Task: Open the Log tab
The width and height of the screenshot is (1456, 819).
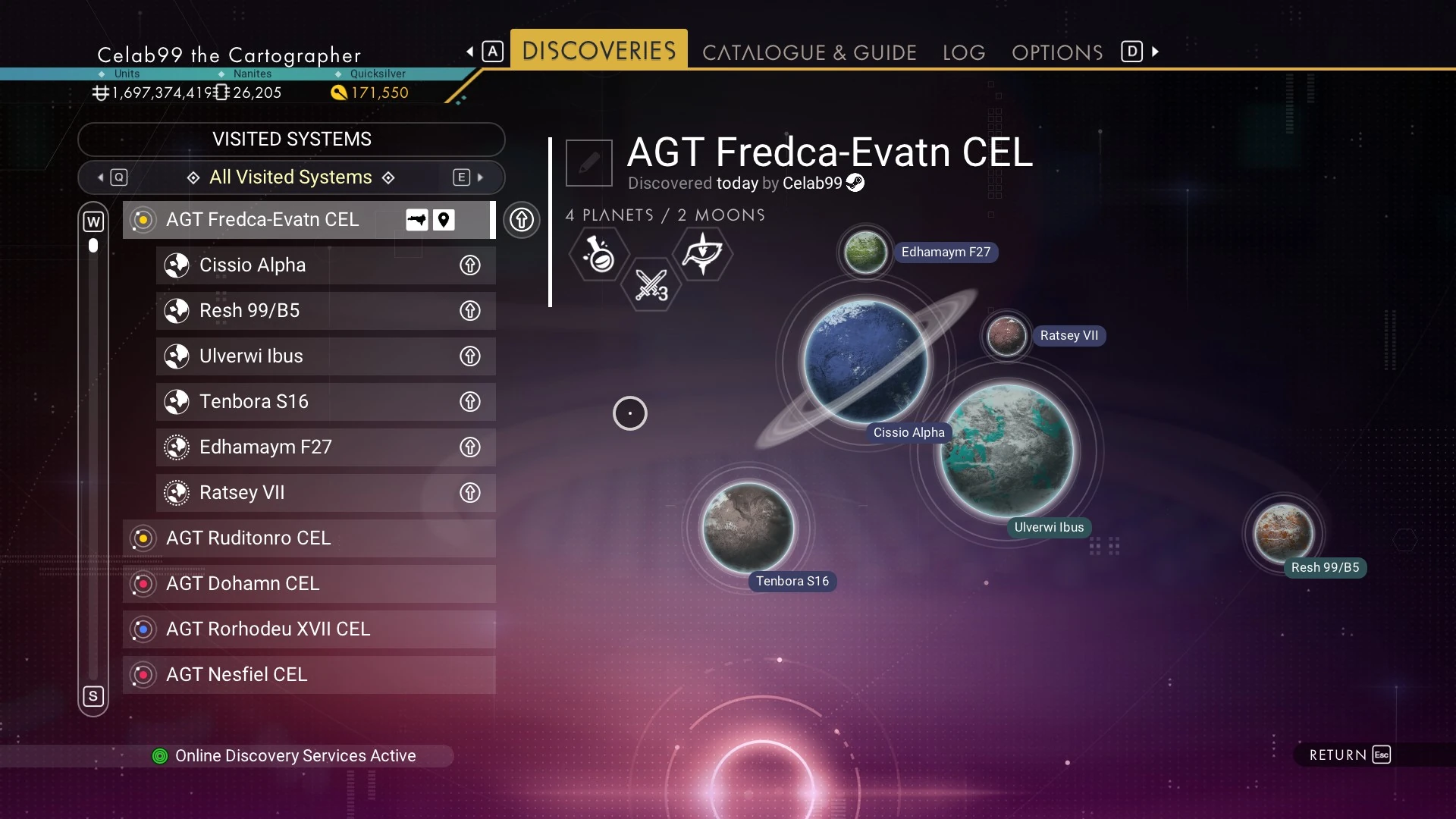Action: 964,52
